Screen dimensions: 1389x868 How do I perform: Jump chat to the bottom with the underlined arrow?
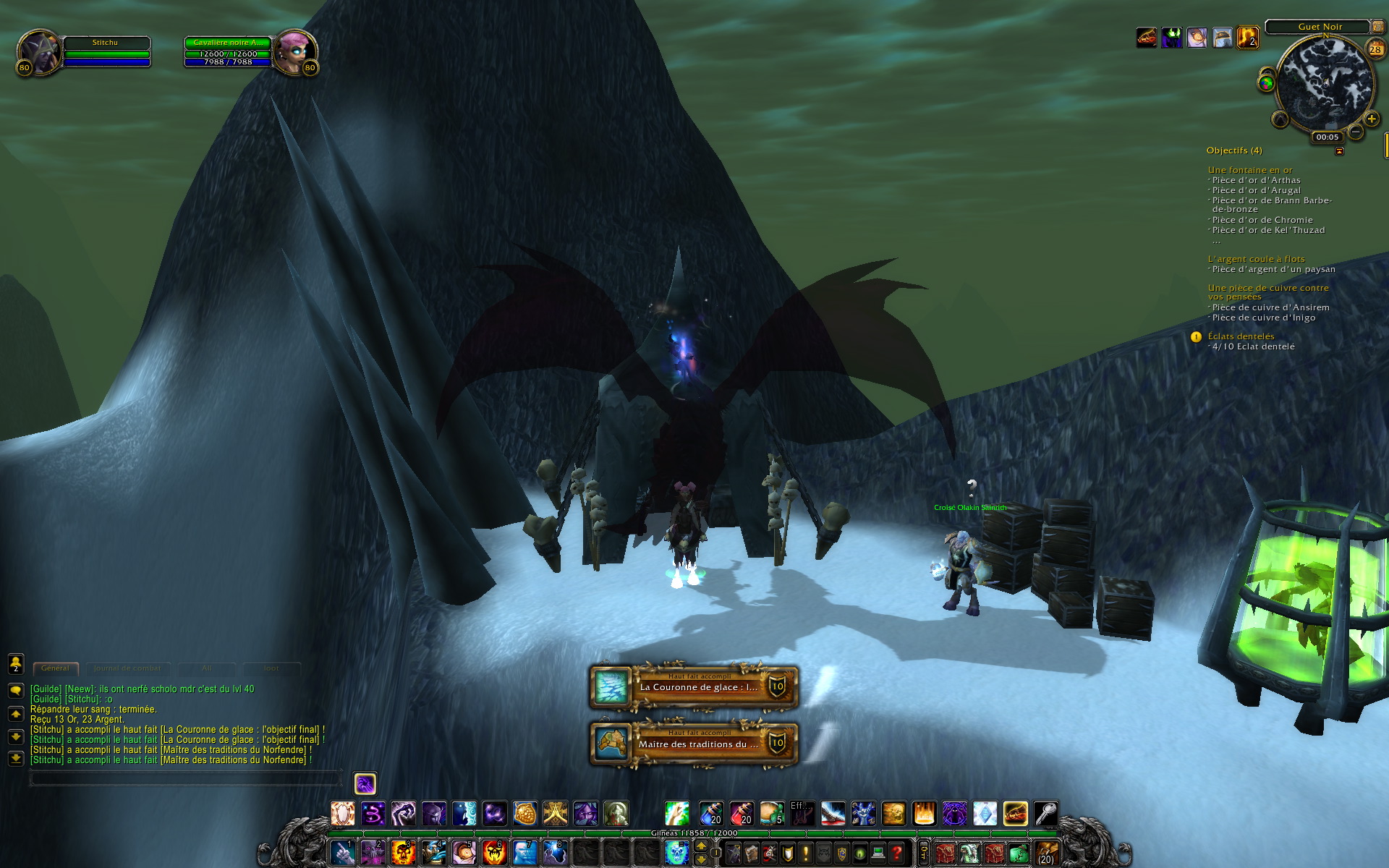click(16, 759)
